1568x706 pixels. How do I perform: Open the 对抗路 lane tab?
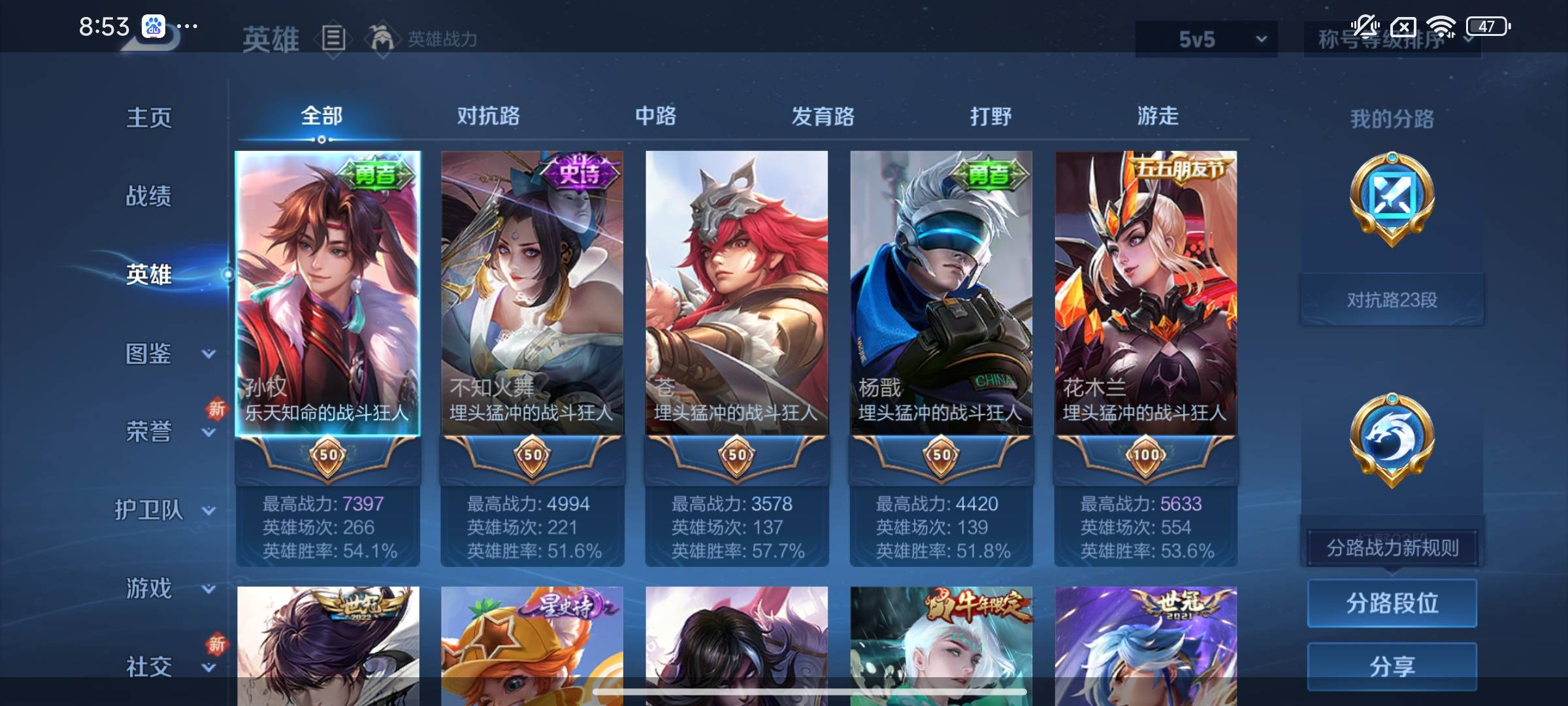[489, 116]
